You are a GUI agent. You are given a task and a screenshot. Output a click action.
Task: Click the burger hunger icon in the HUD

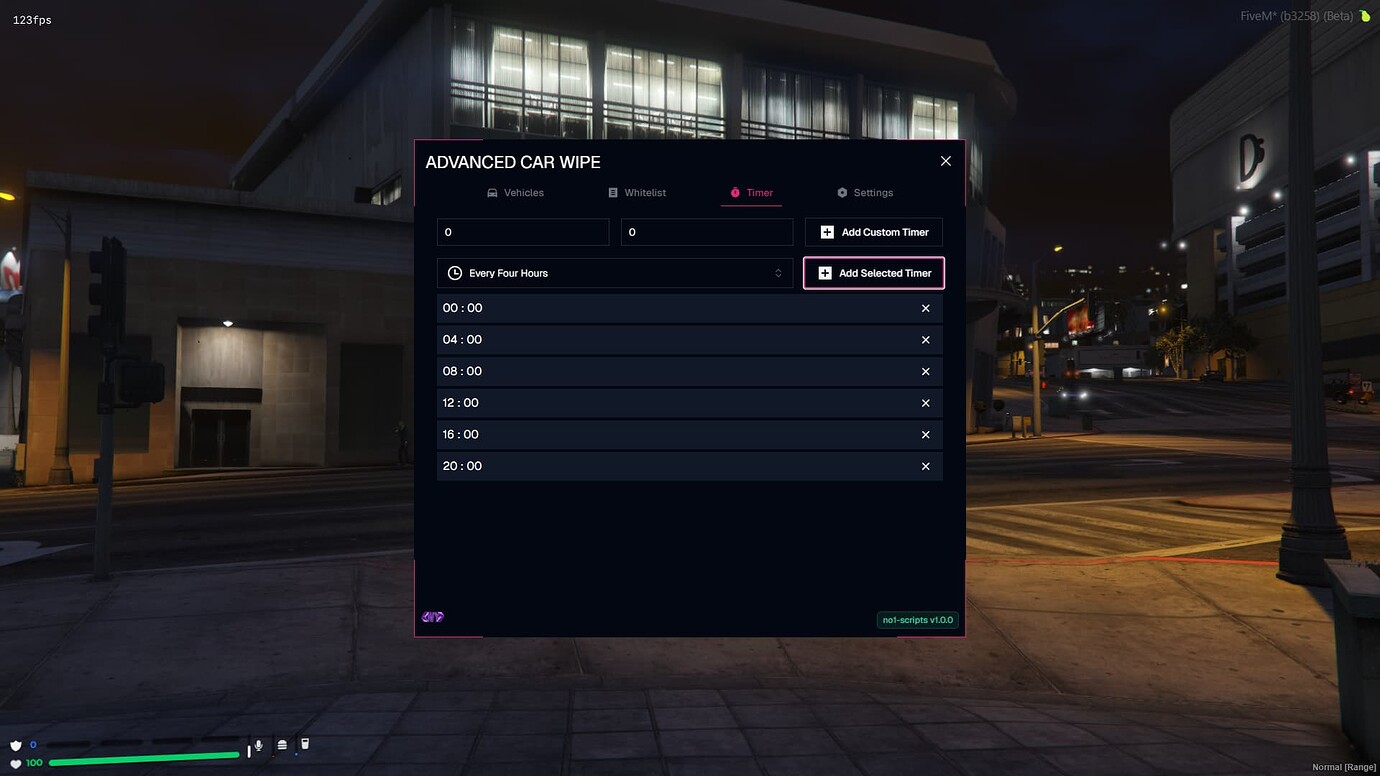(281, 744)
